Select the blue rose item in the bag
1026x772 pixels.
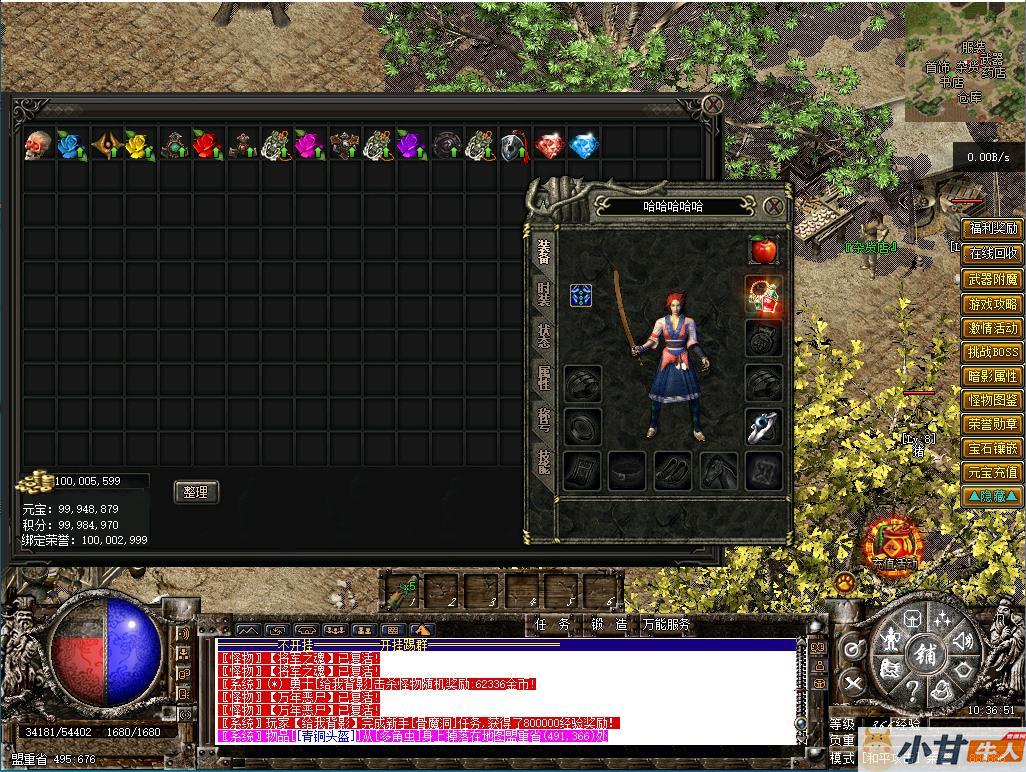click(71, 145)
